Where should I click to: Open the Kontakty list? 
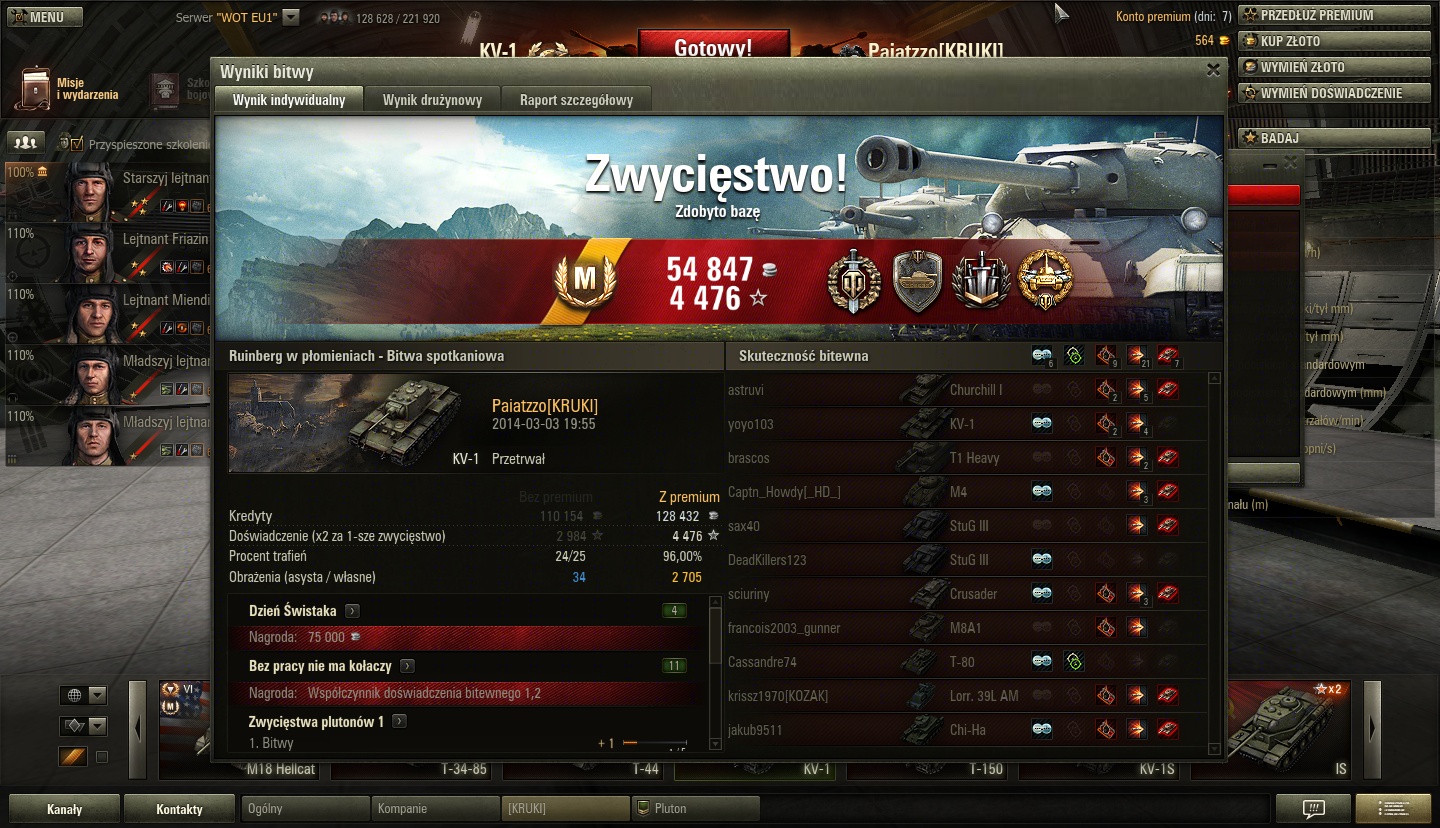[179, 809]
